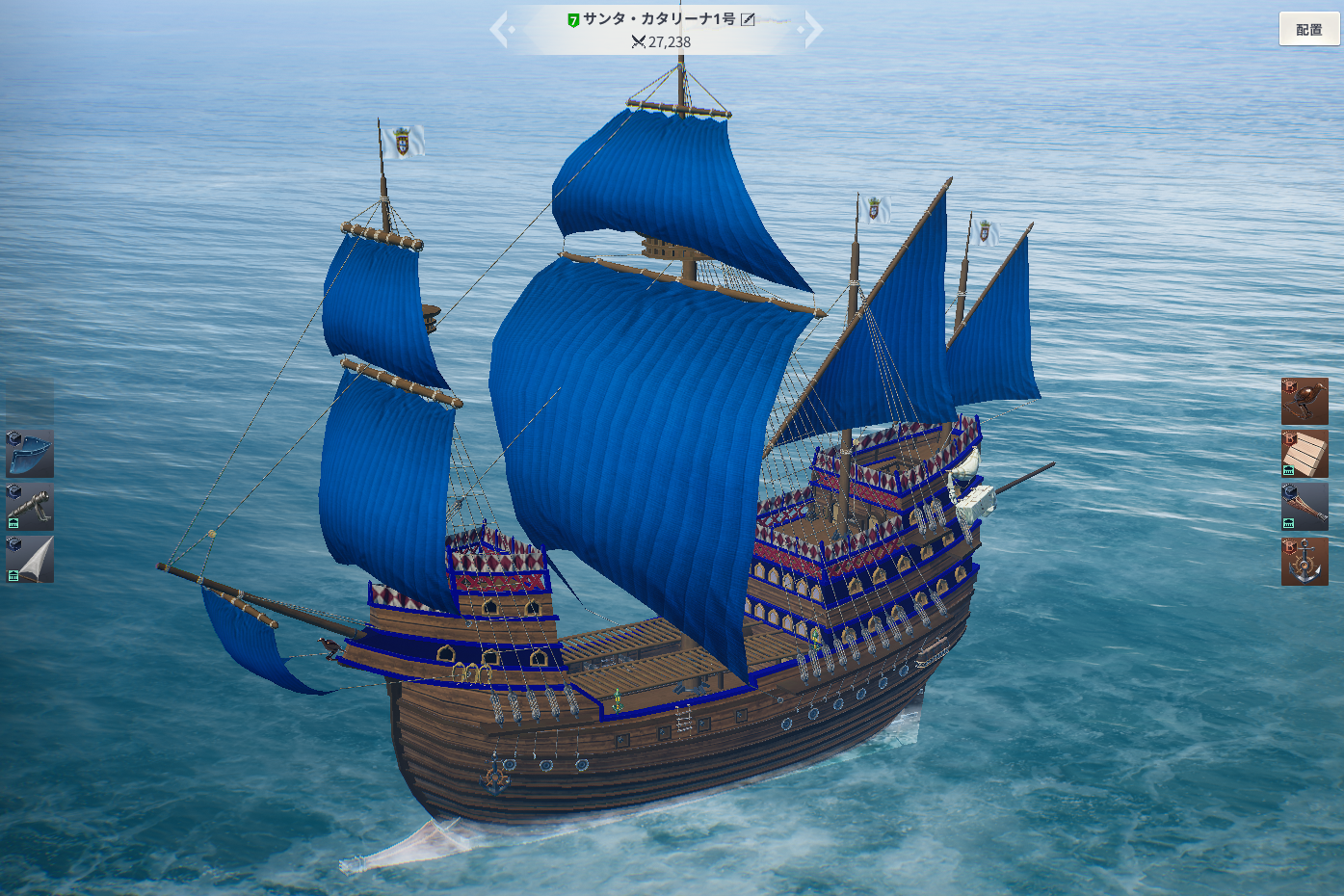Select the cannon equipment slot
This screenshot has height=896, width=1344.
tap(30, 507)
